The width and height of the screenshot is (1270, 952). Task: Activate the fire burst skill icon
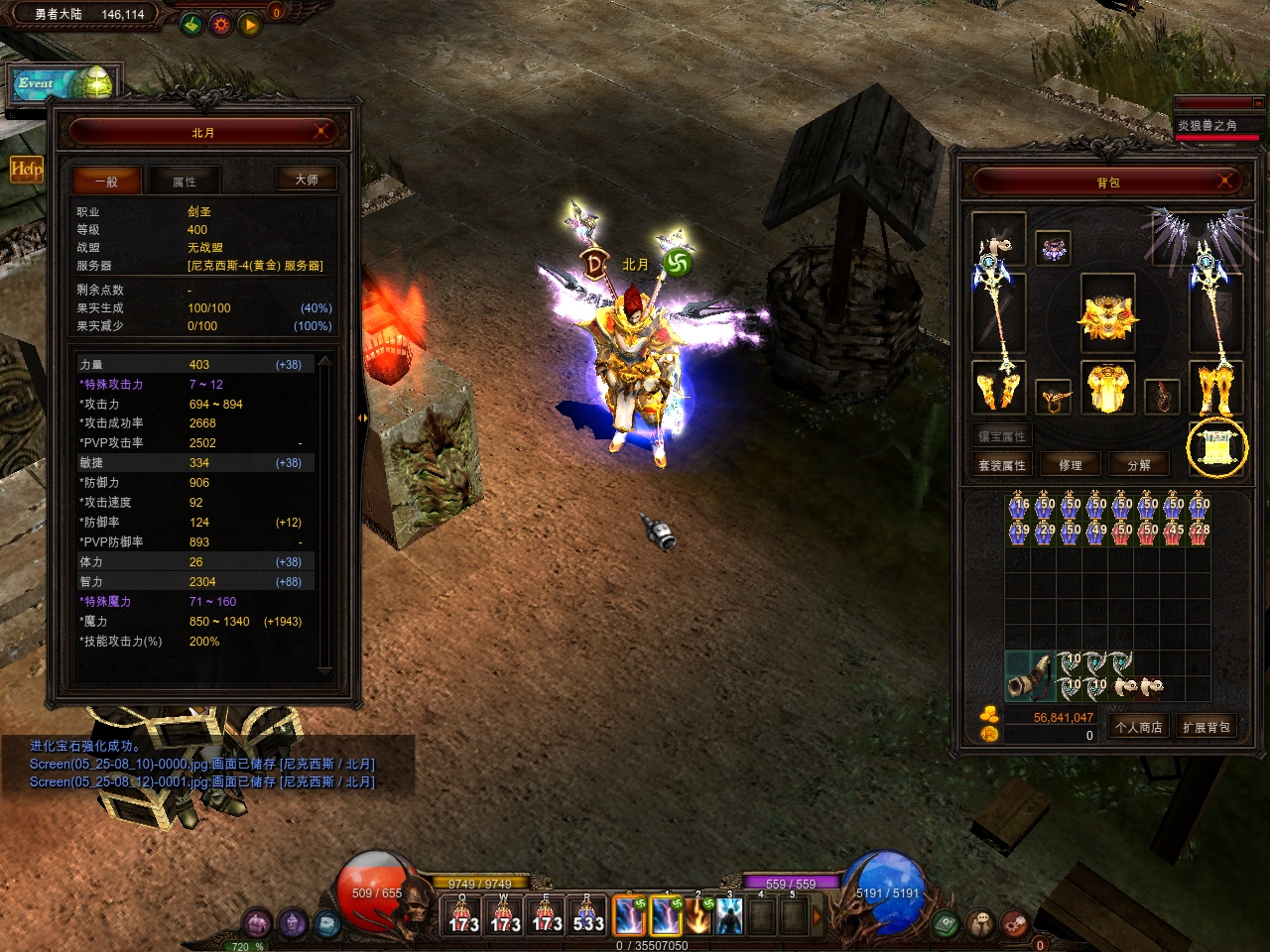point(698,916)
